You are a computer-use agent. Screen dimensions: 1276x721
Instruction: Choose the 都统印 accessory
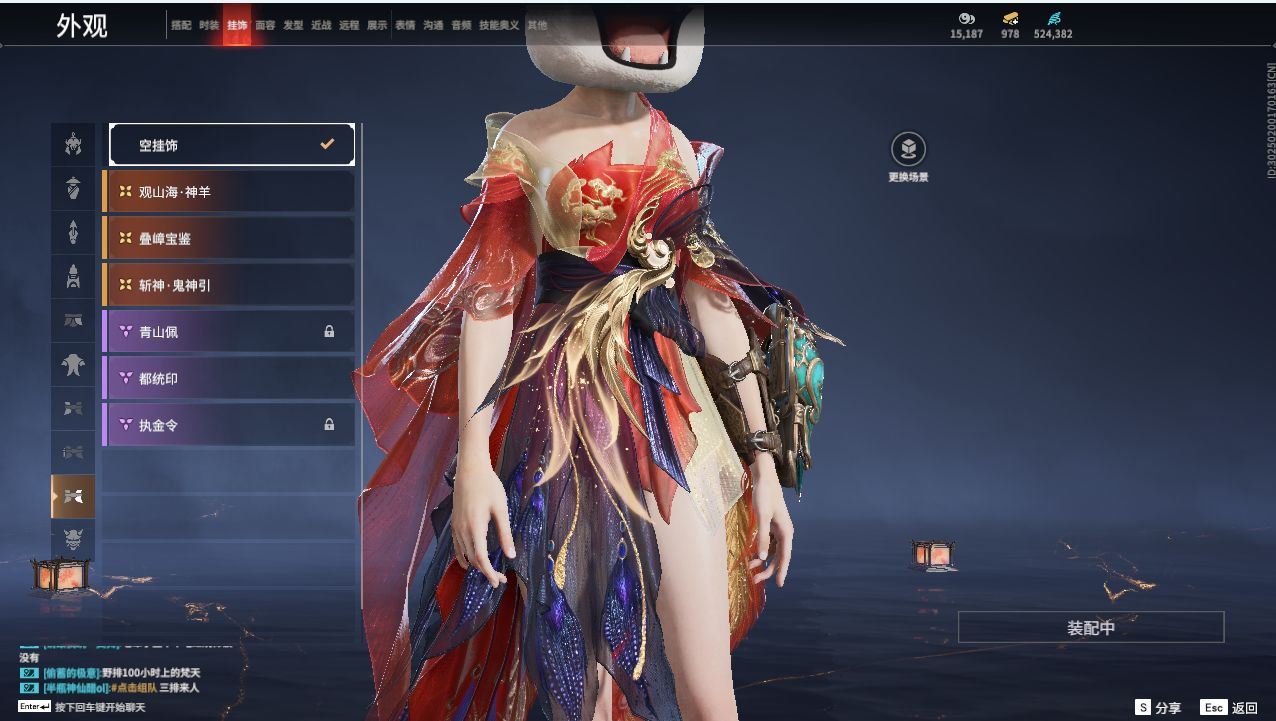(229, 378)
